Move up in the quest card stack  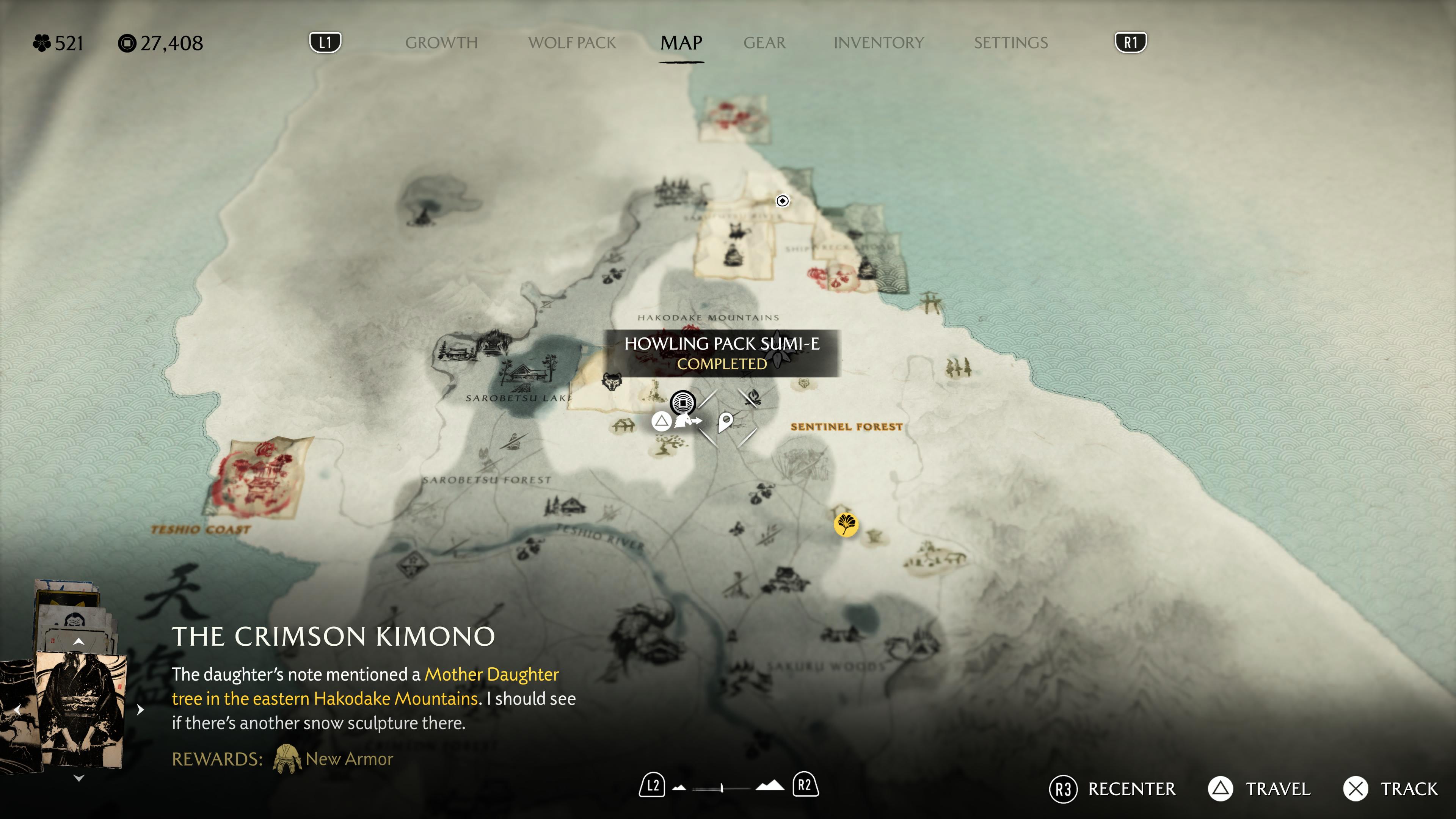coord(79,642)
